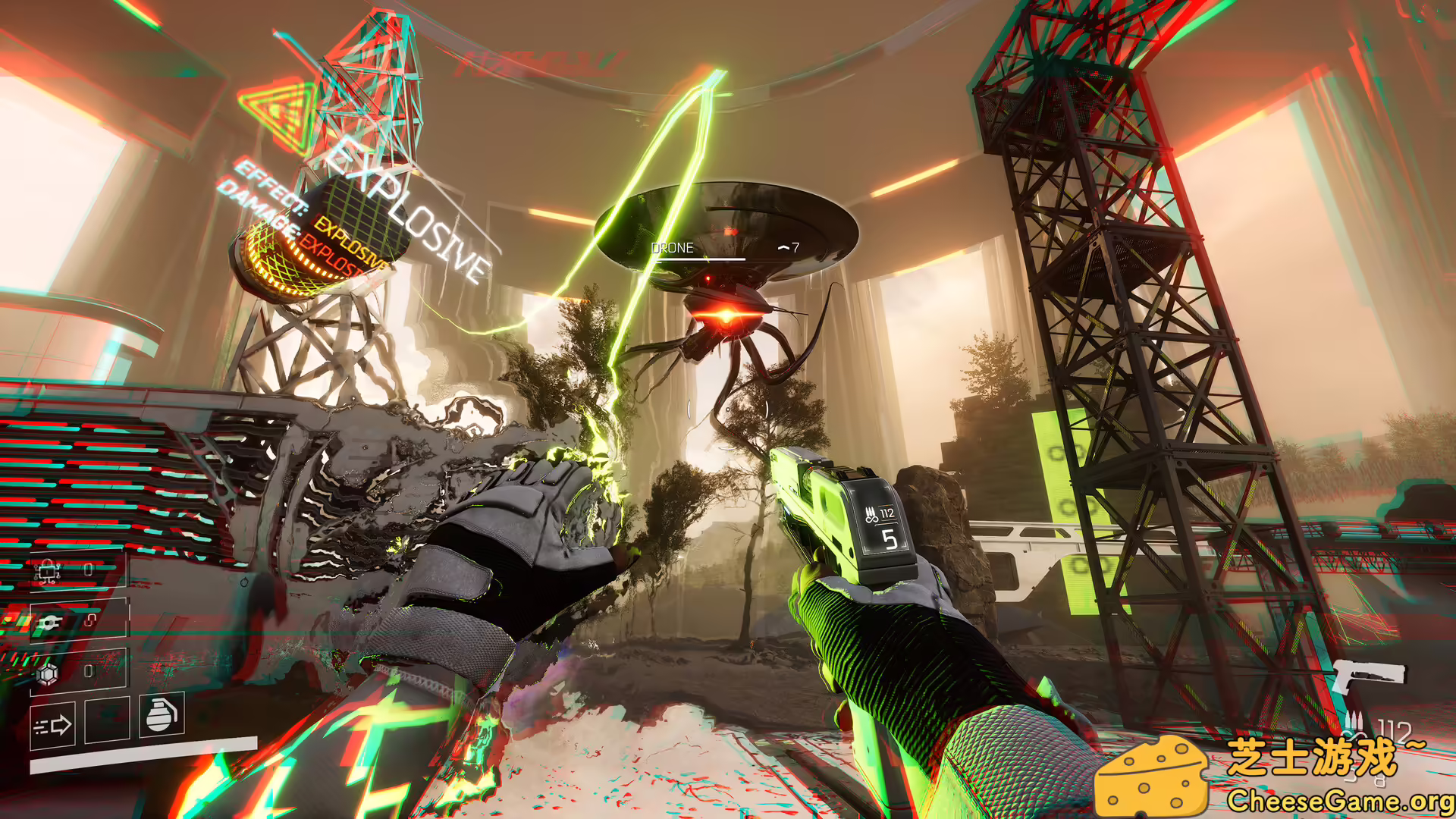Activate the dash arrow ability
Viewport: 1456px width, 819px height.
click(52, 726)
